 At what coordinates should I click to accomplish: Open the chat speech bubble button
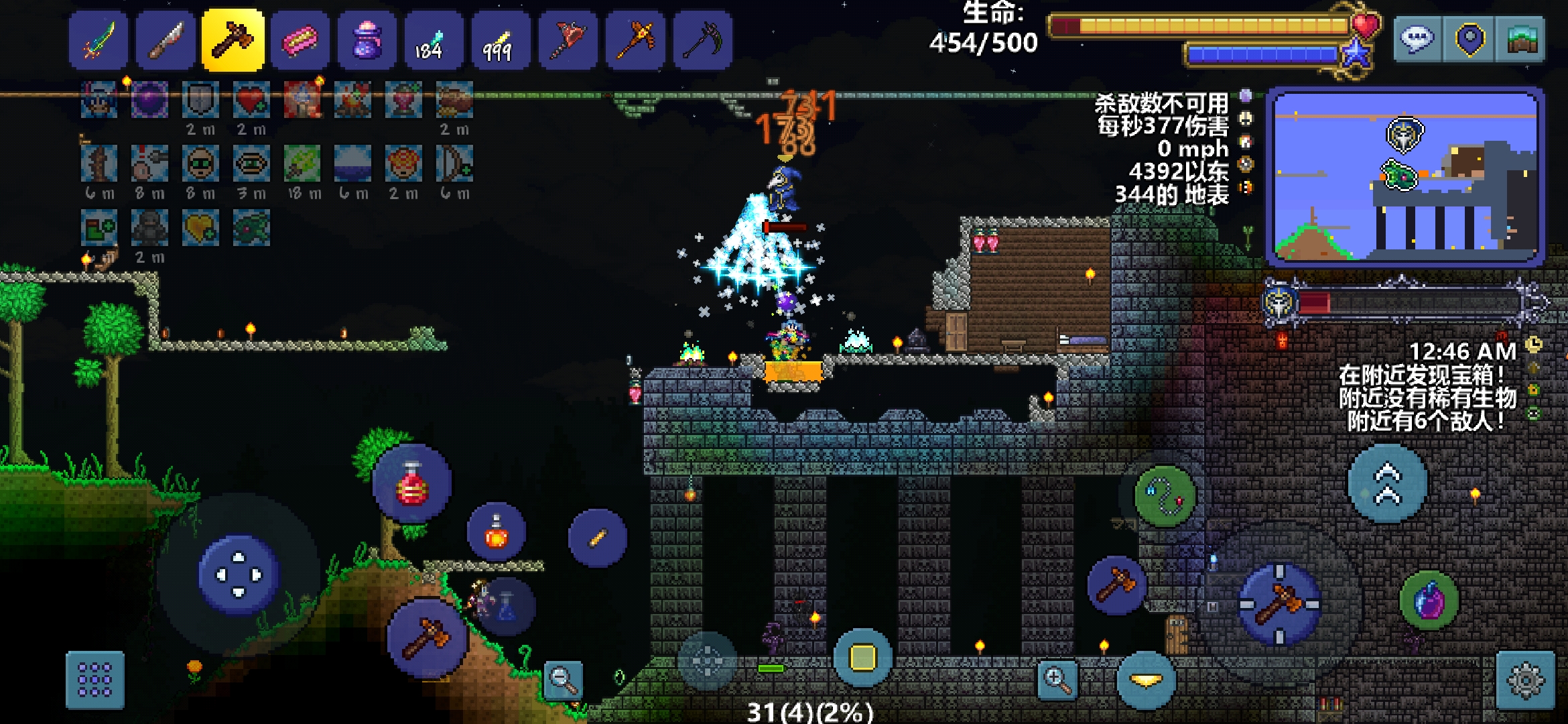1417,40
